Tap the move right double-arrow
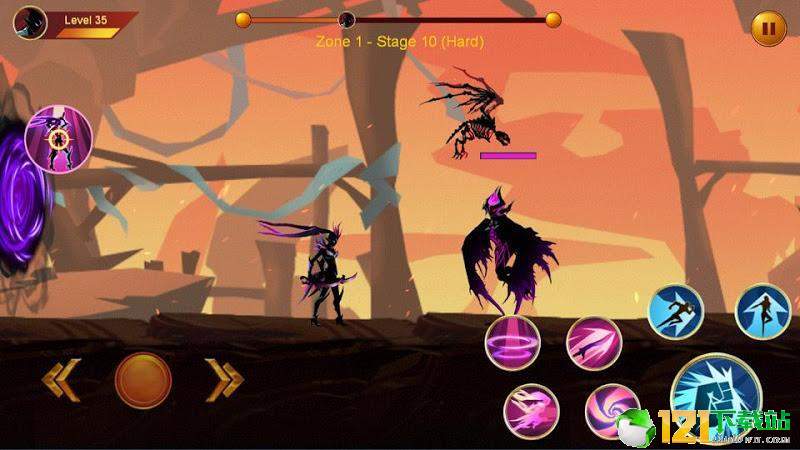 tap(224, 379)
